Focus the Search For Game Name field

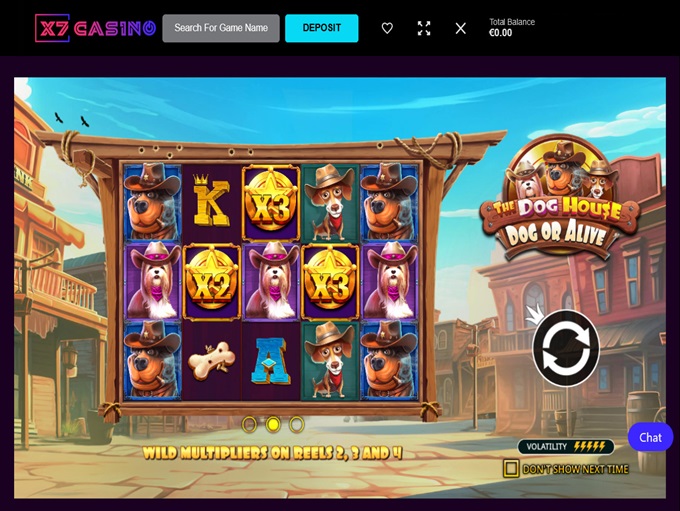pos(221,28)
